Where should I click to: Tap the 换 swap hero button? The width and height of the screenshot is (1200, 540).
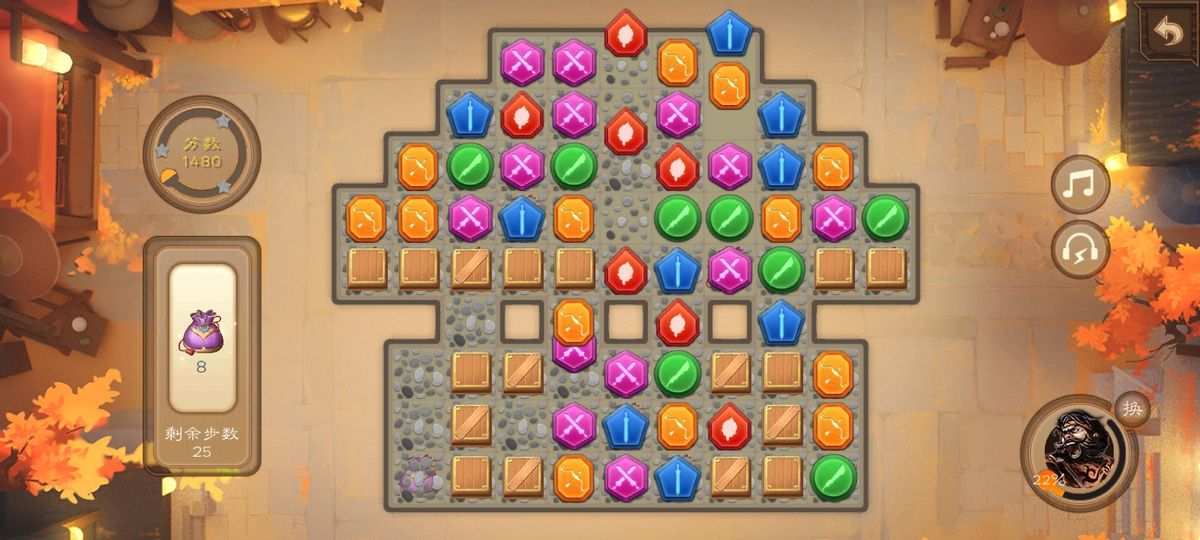point(1132,409)
